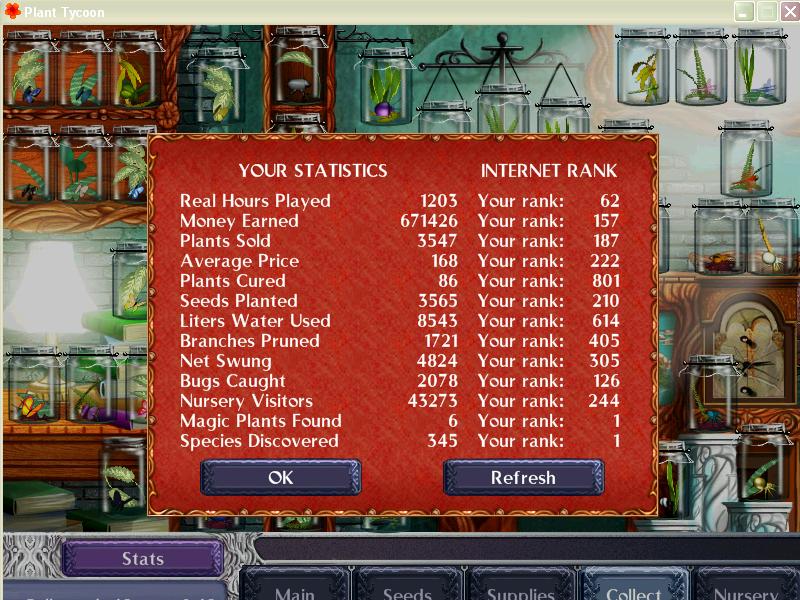Viewport: 800px width, 600px height.
Task: Close the Plant Tycoon window
Action: pyautogui.click(x=788, y=12)
